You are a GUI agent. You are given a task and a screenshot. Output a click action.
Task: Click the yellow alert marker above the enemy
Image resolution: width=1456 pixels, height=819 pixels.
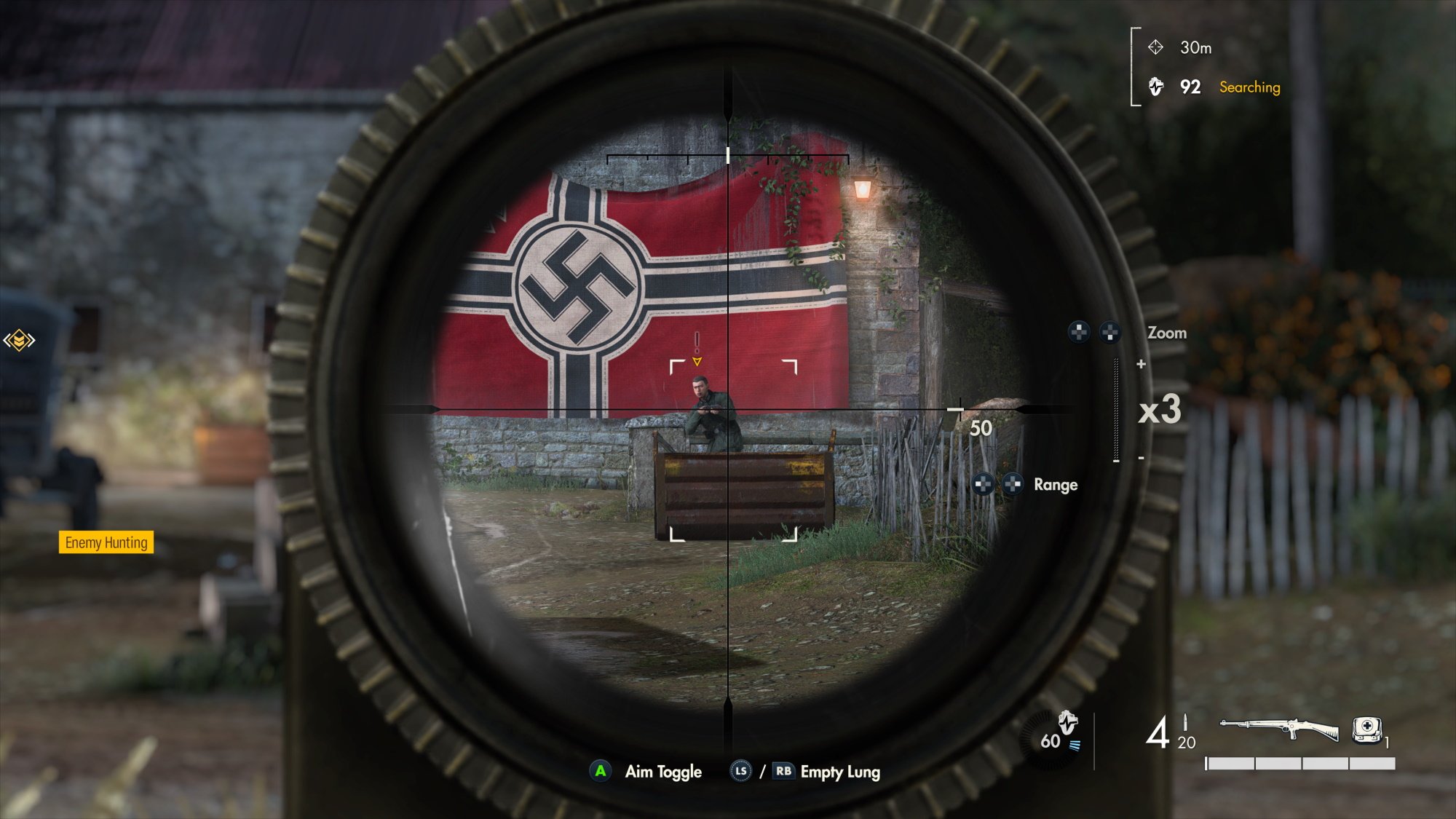tap(697, 351)
